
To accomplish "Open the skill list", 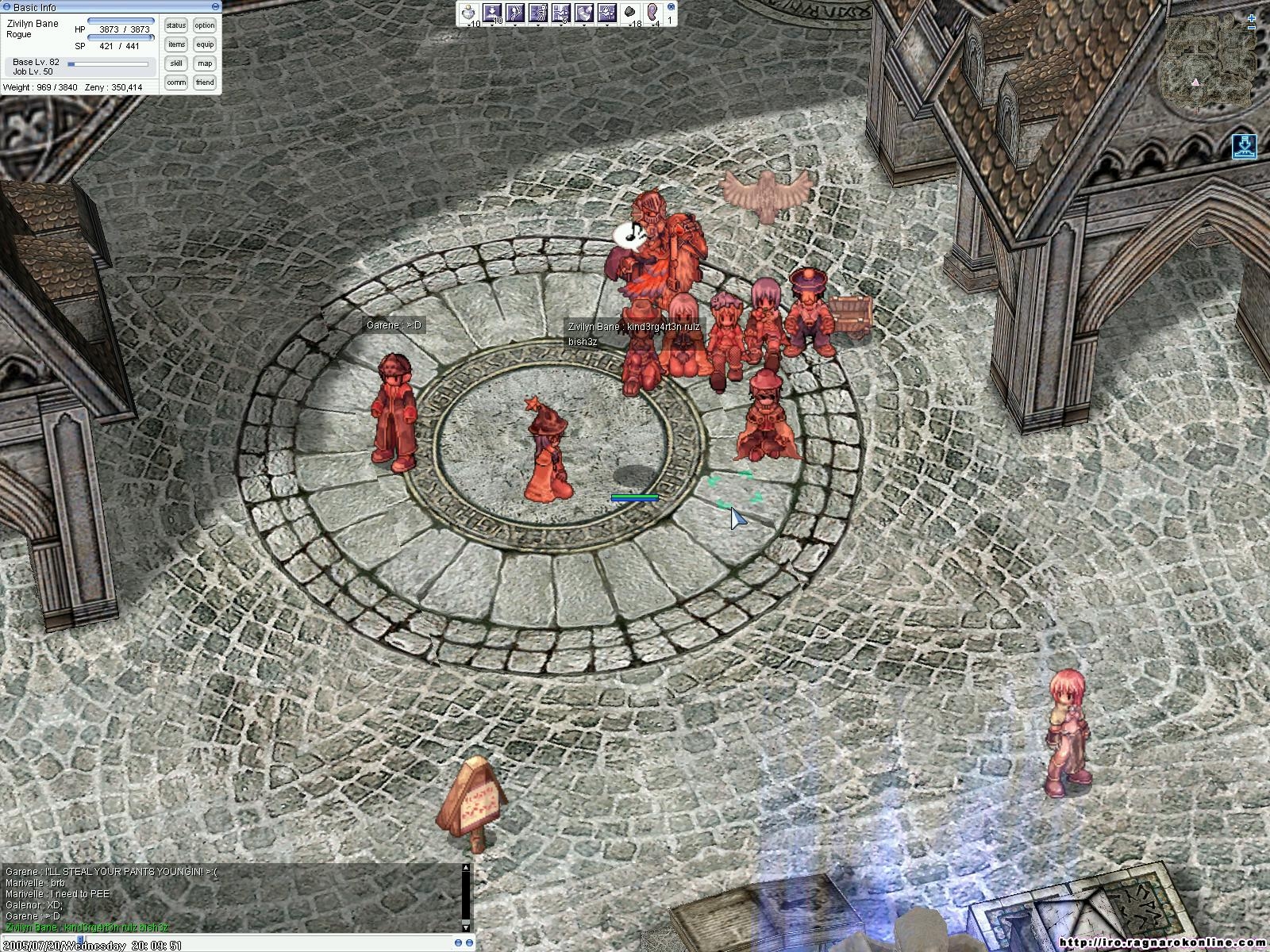I will 175,63.
